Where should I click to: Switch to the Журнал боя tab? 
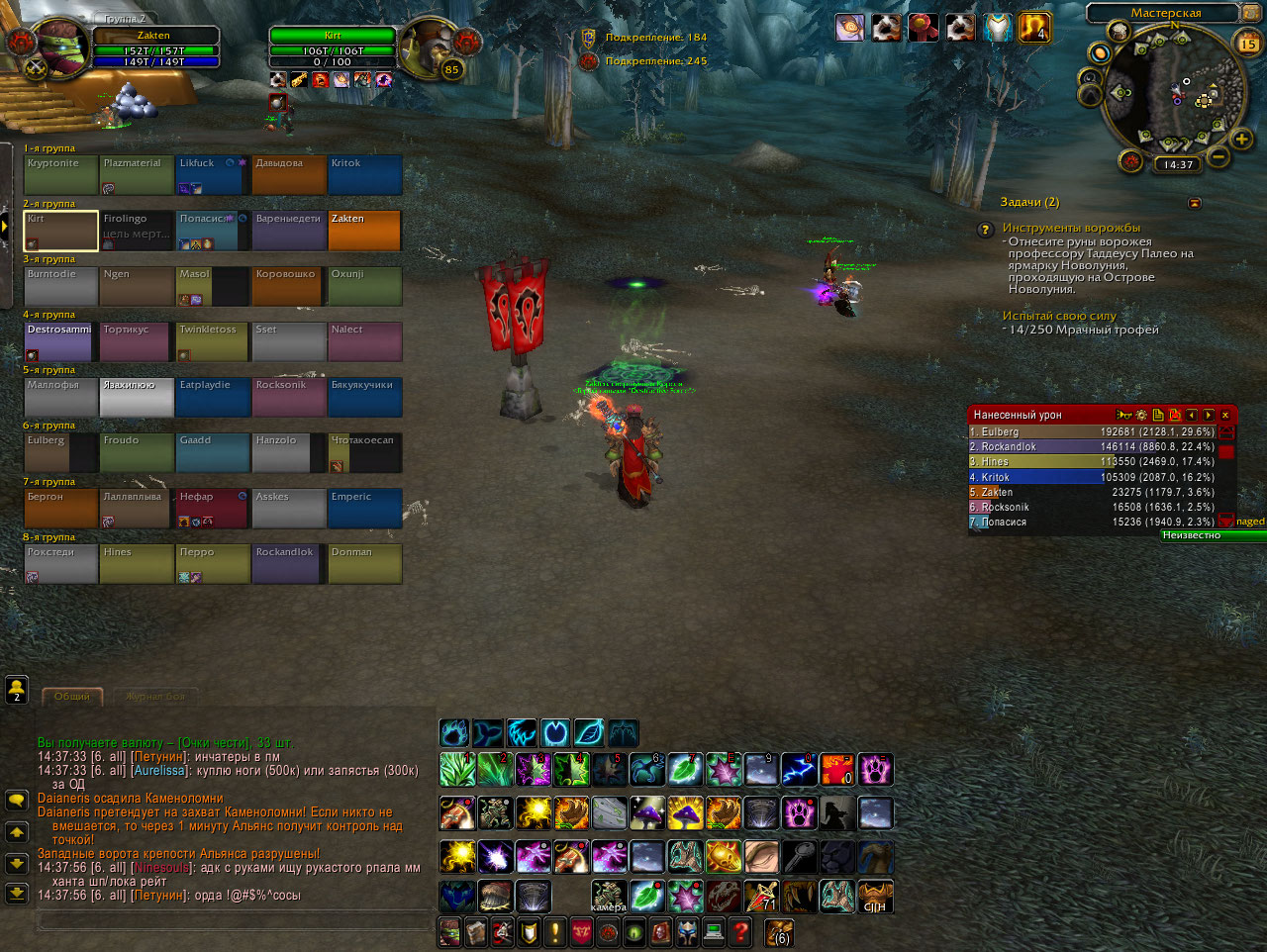pos(155,697)
